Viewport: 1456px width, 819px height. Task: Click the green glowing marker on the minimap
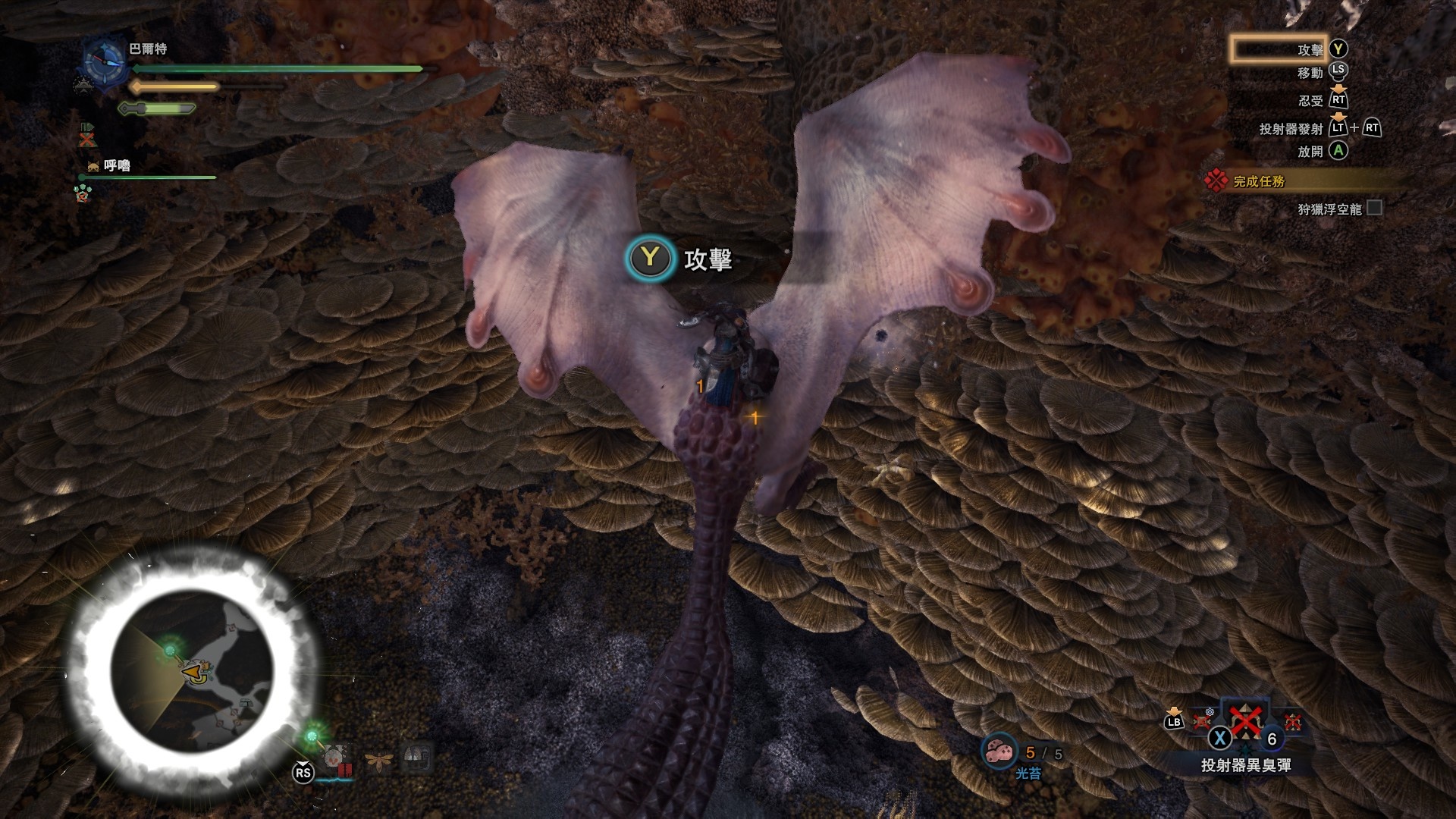pos(170,651)
